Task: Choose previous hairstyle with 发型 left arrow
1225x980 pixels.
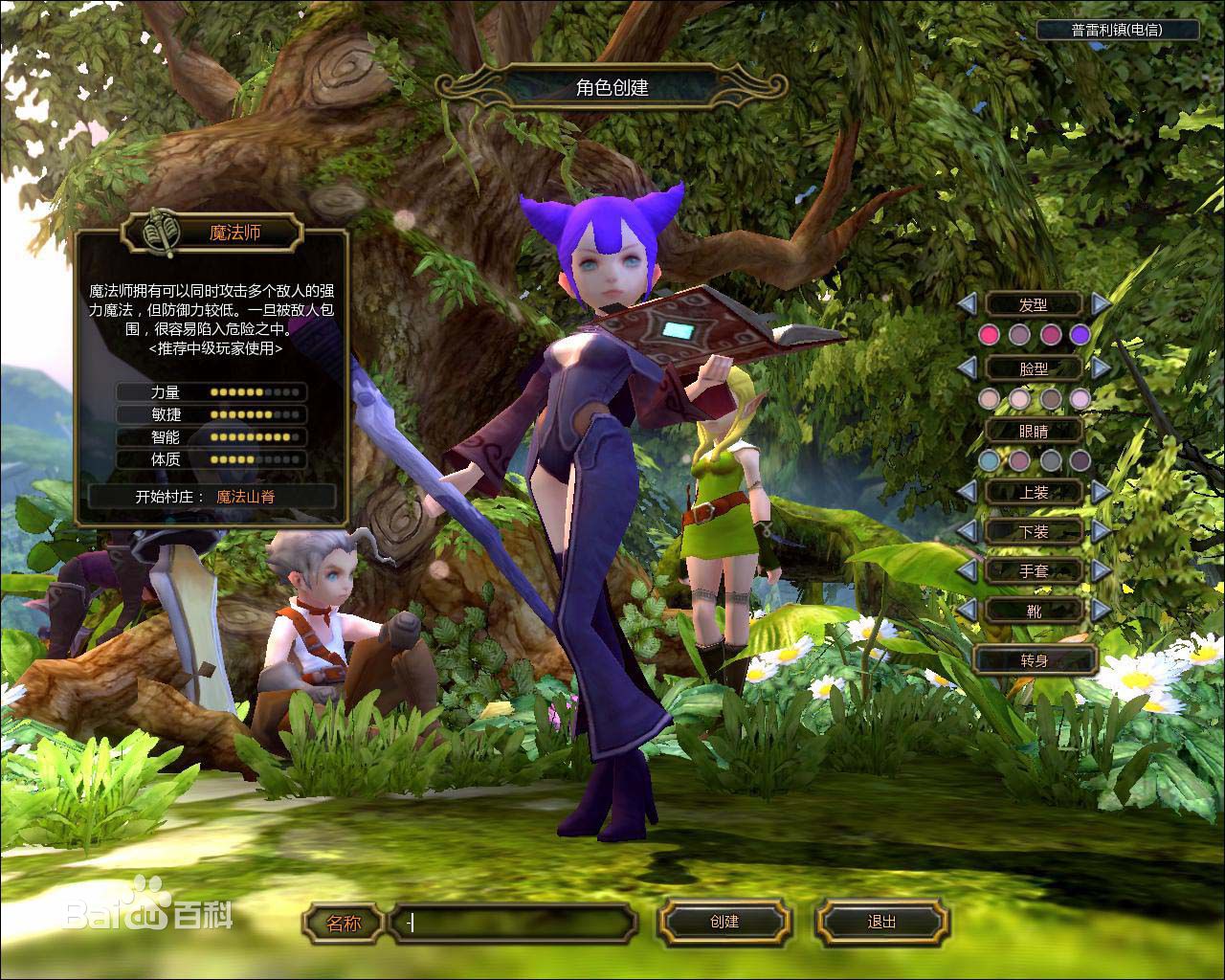Action: coord(967,304)
